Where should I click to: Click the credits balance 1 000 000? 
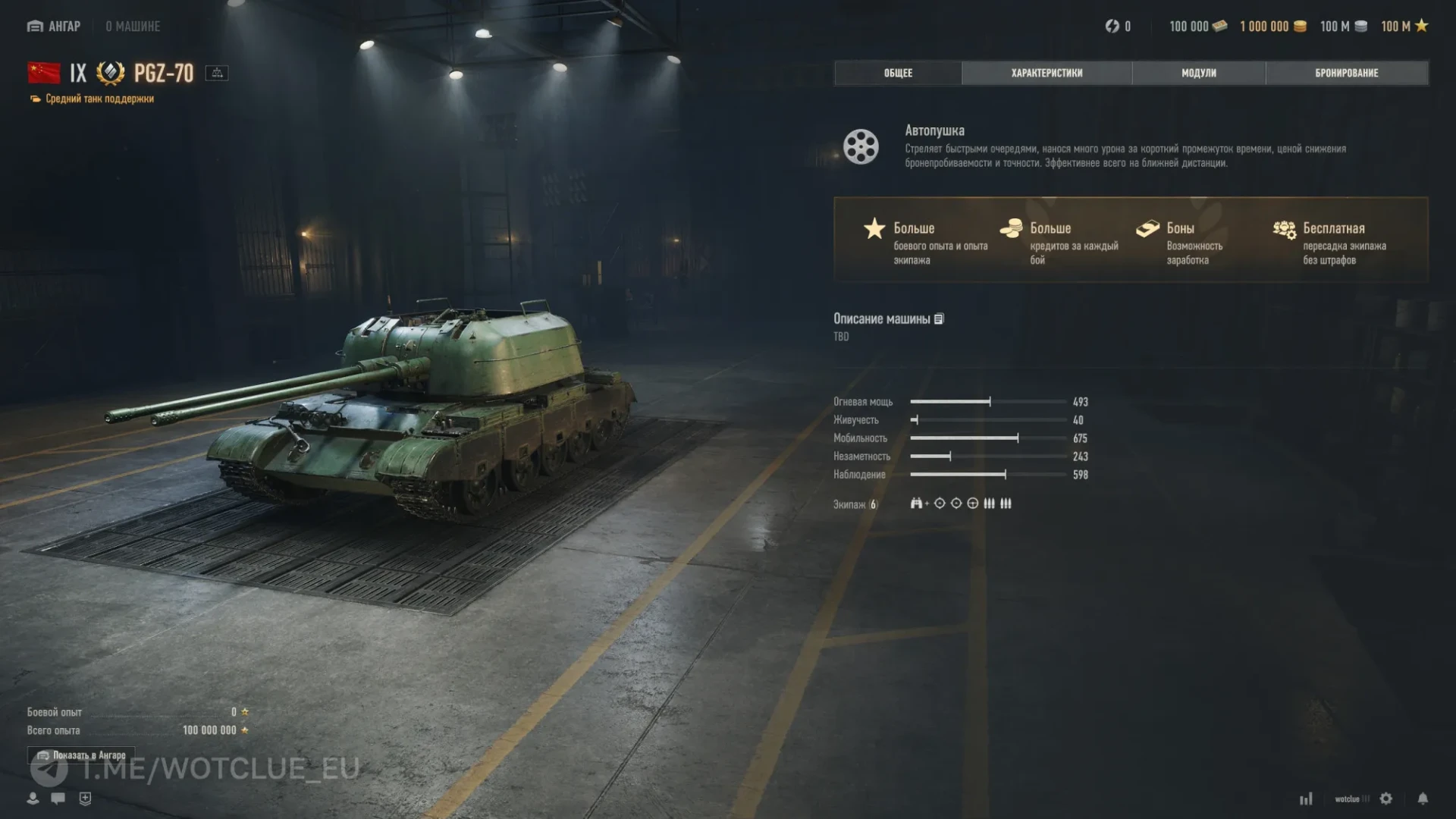1272,27
